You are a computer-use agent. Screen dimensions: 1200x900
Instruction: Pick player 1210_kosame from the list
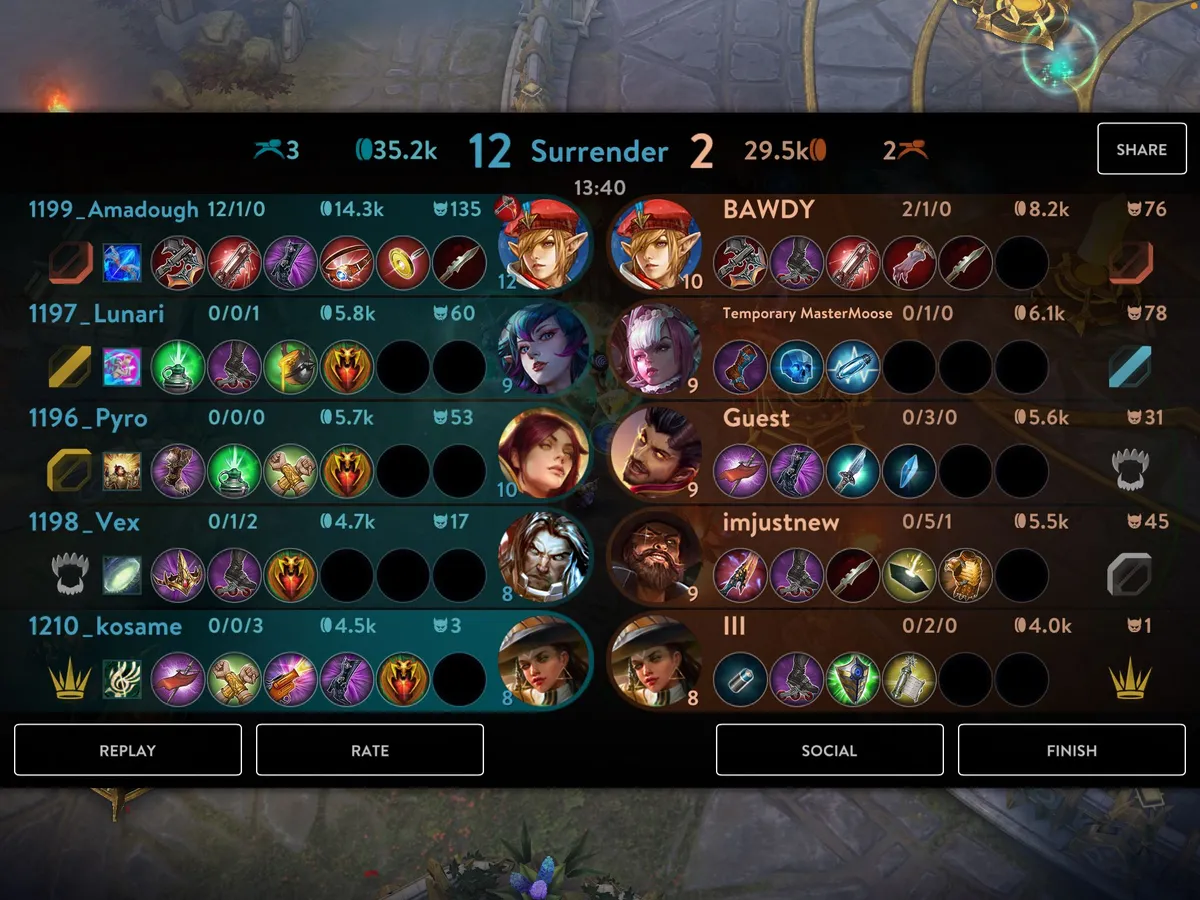[x=105, y=626]
